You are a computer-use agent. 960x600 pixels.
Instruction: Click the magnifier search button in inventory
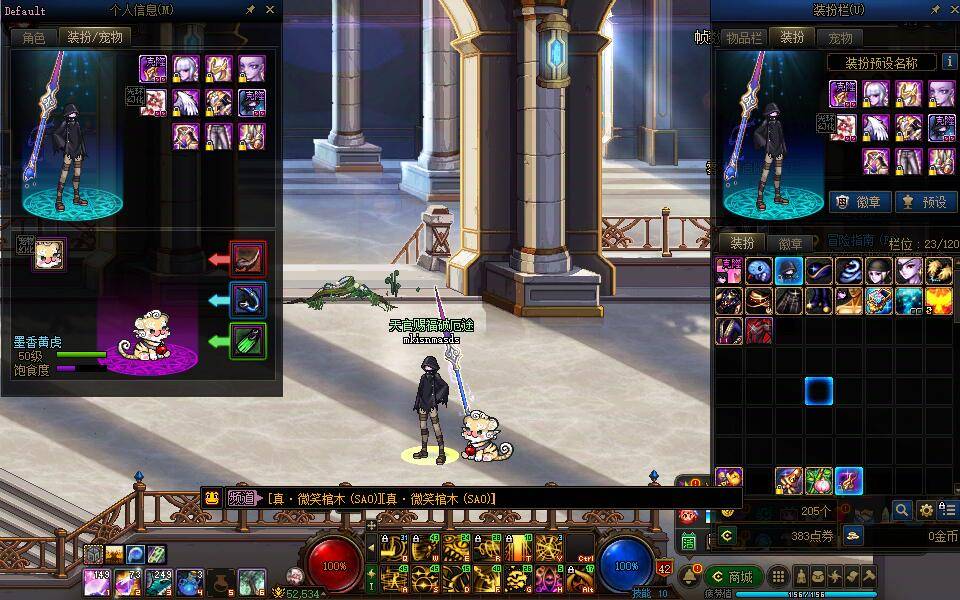pos(902,510)
